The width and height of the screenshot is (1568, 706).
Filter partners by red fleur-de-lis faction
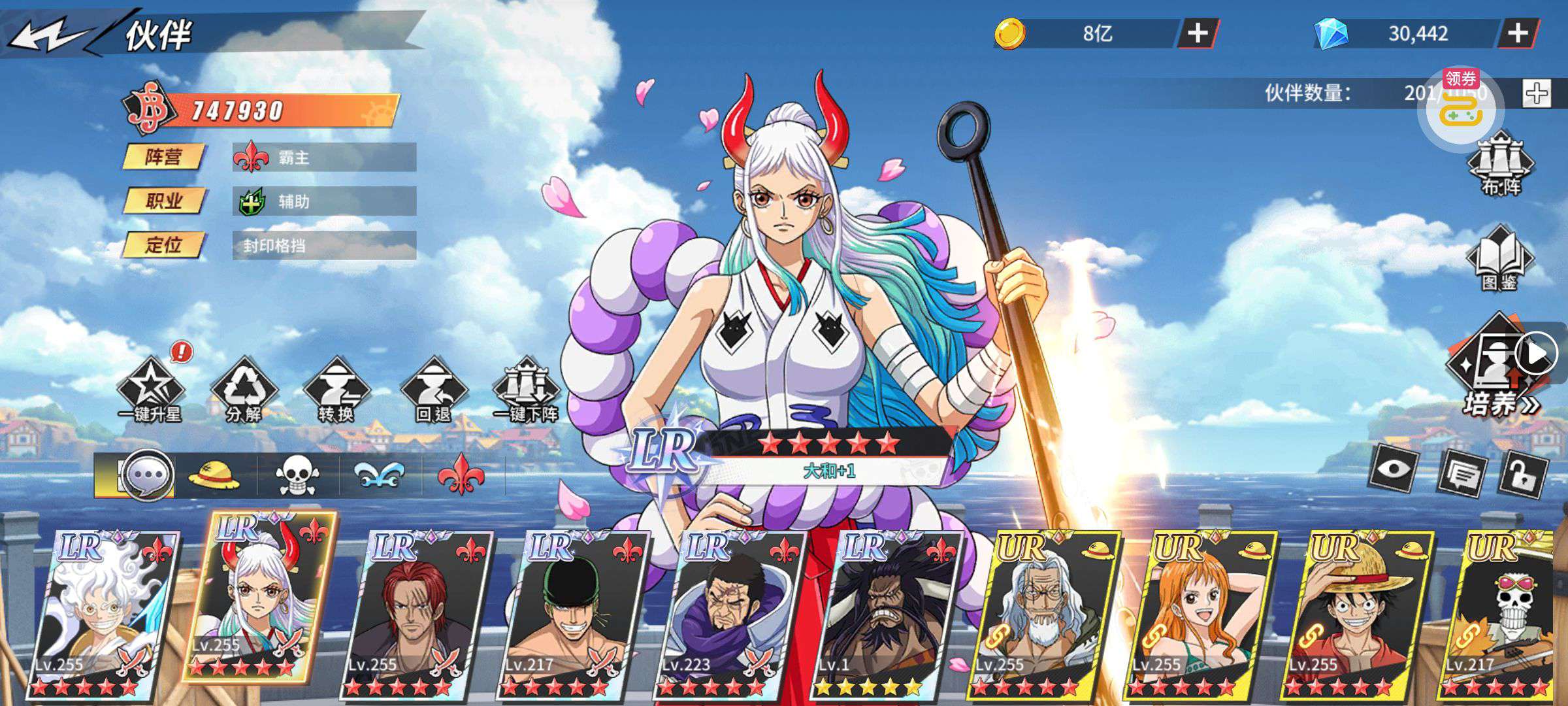461,475
